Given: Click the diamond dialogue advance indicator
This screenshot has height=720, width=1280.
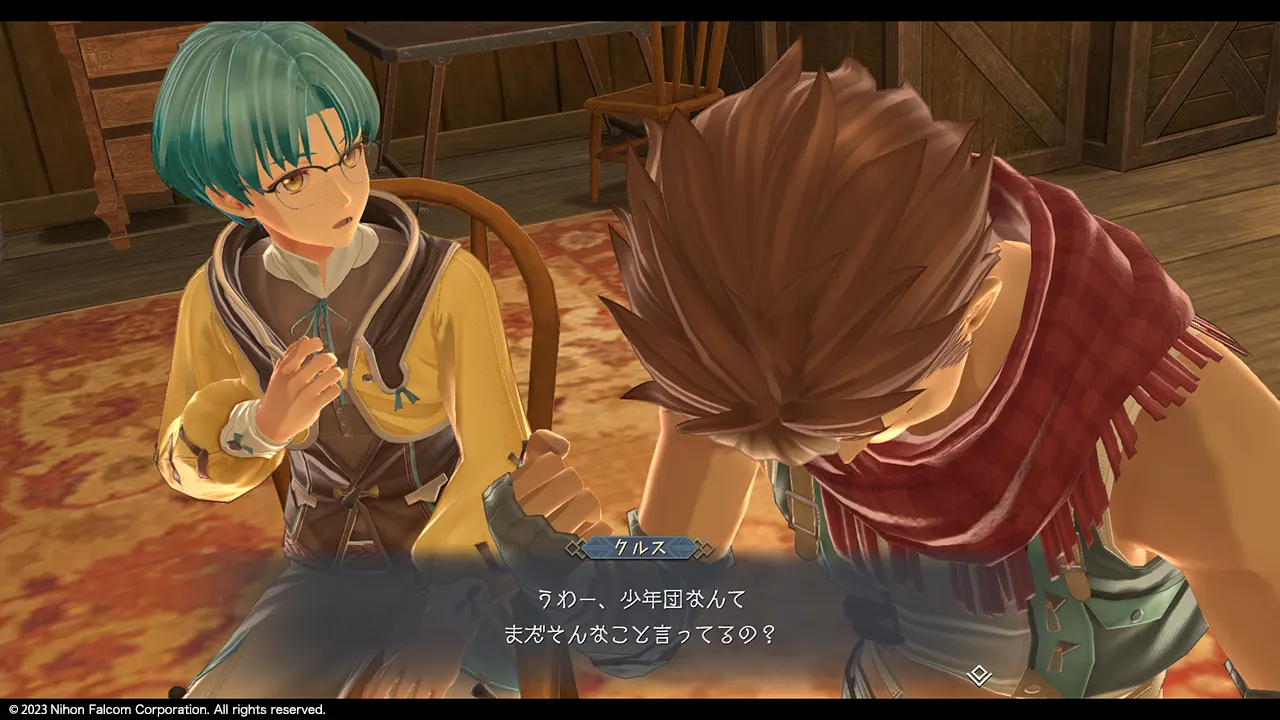Looking at the screenshot, I should coord(980,675).
